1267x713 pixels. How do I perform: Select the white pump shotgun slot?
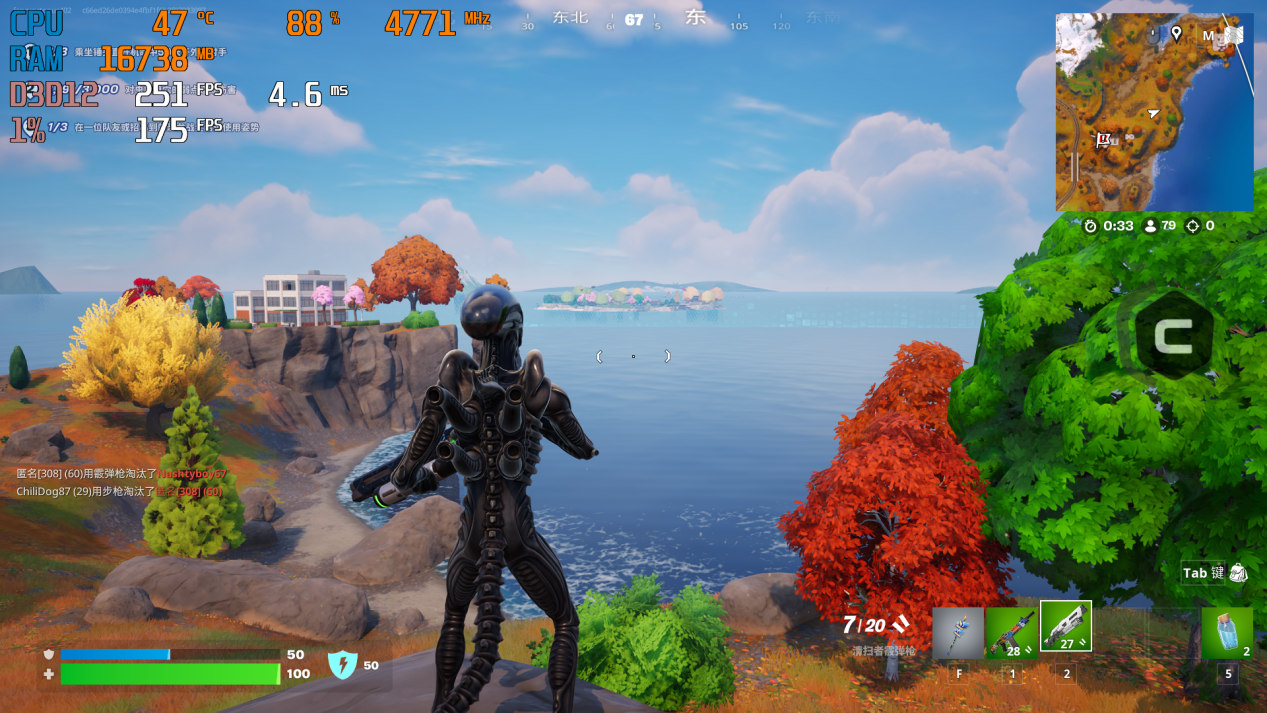[1066, 627]
